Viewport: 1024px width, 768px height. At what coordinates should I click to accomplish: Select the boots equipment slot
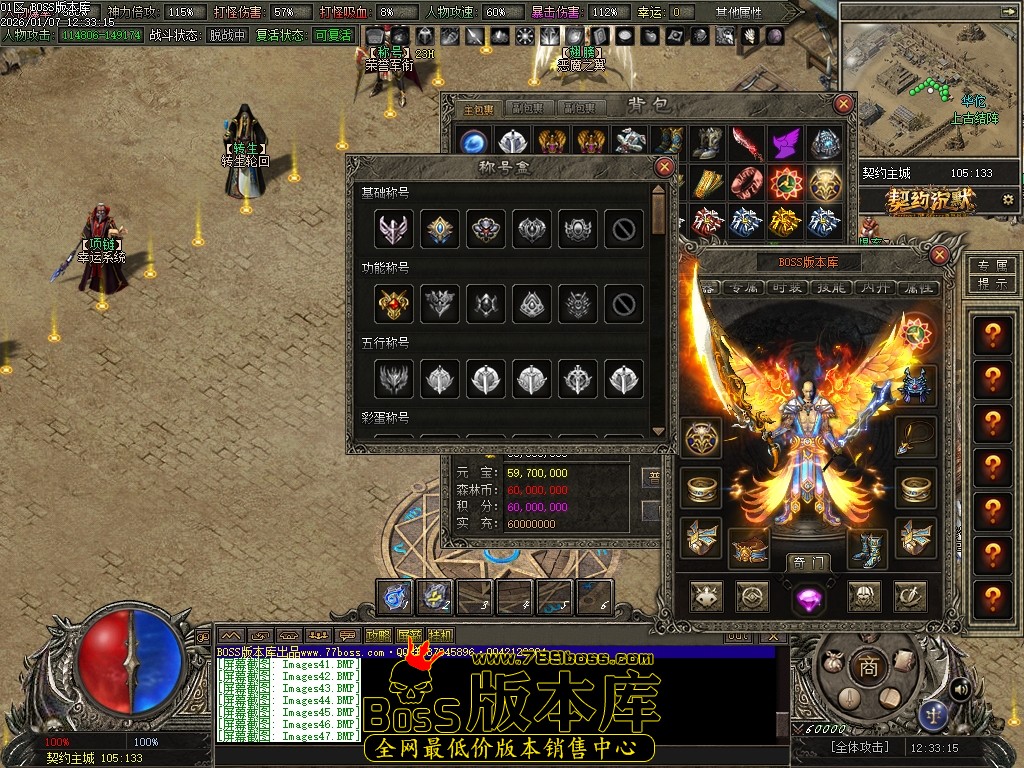867,549
